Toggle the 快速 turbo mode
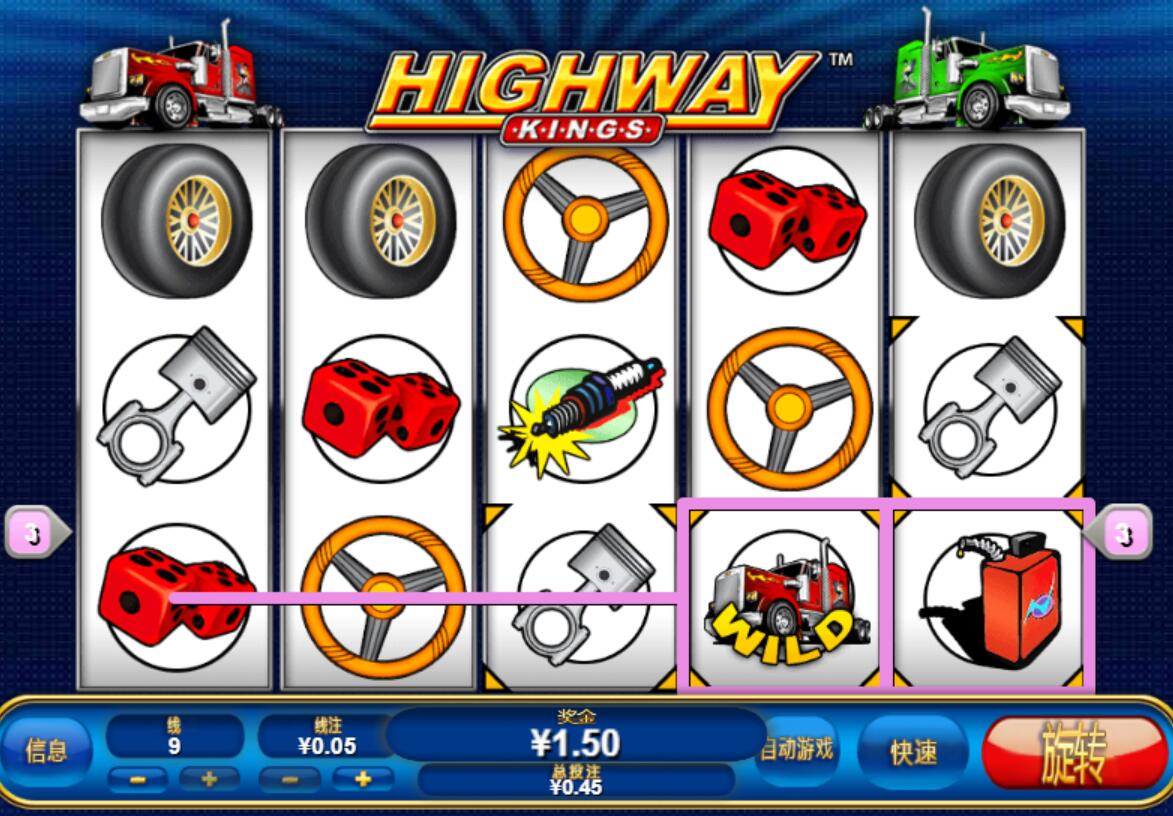The width and height of the screenshot is (1173, 816). [913, 752]
